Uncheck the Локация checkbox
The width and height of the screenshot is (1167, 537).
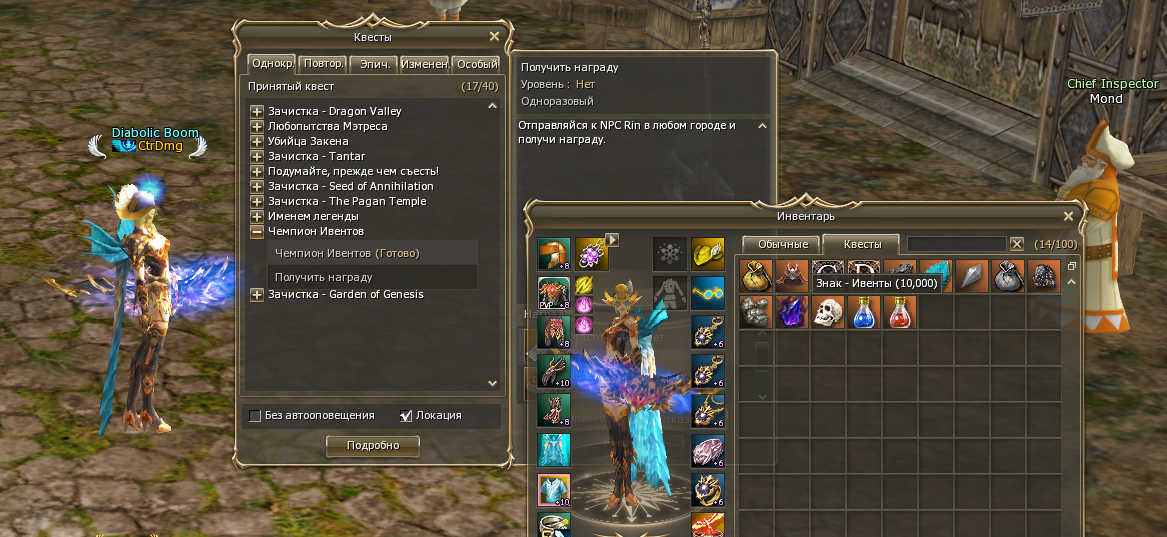point(406,415)
